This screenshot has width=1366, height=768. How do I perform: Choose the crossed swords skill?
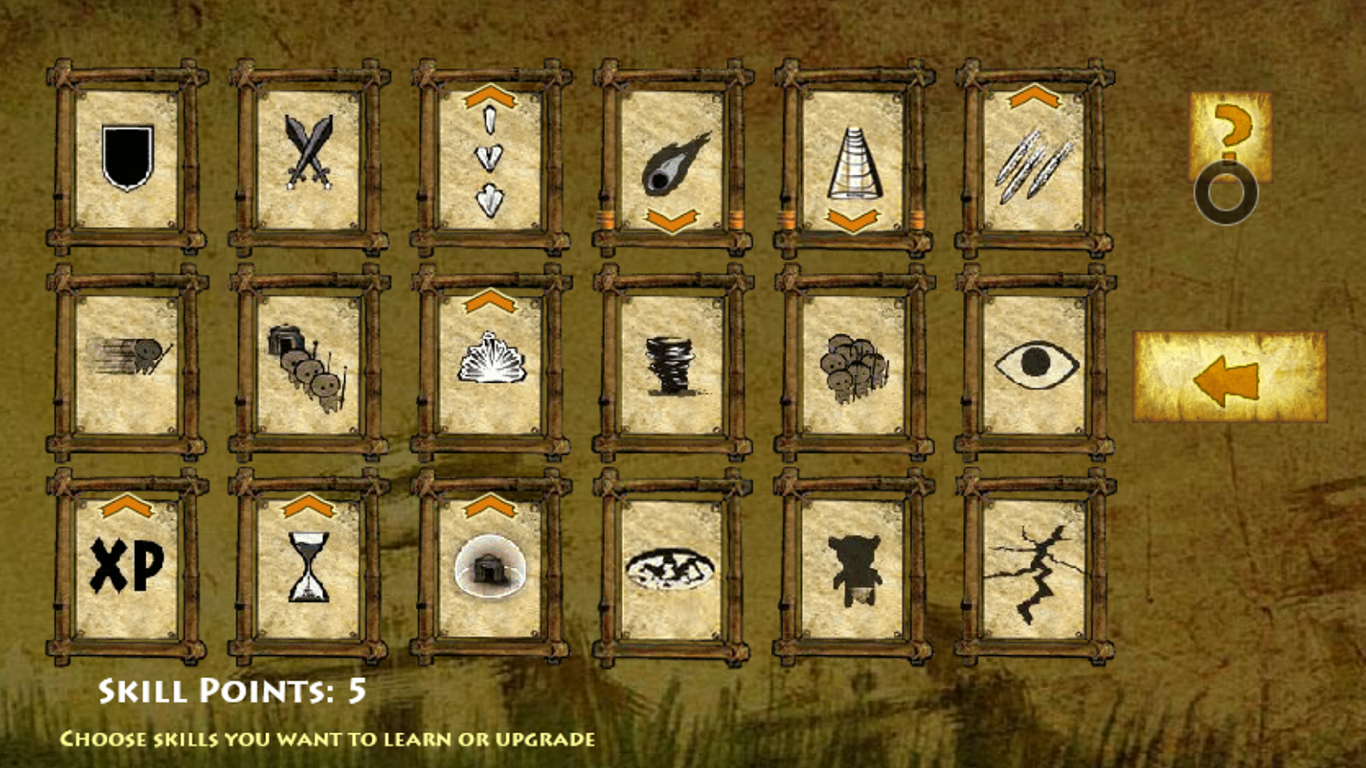[308, 158]
